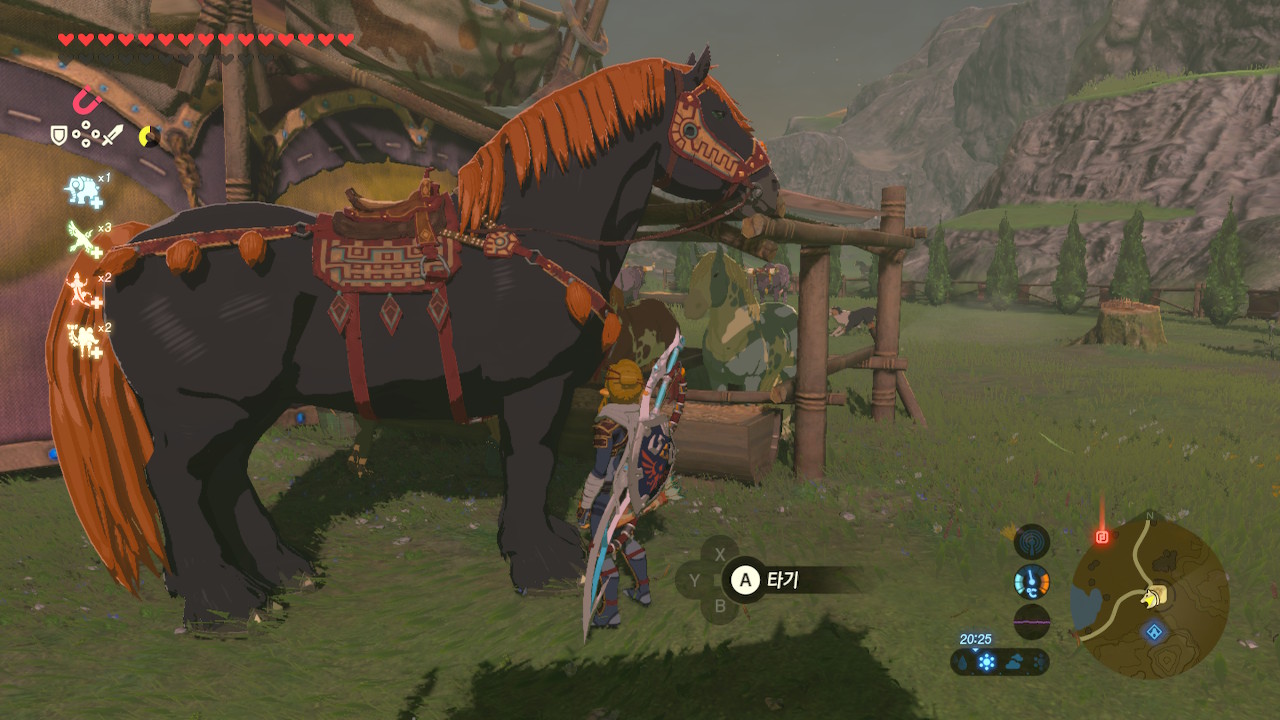Click the thermometer temperature gauge

click(1032, 581)
